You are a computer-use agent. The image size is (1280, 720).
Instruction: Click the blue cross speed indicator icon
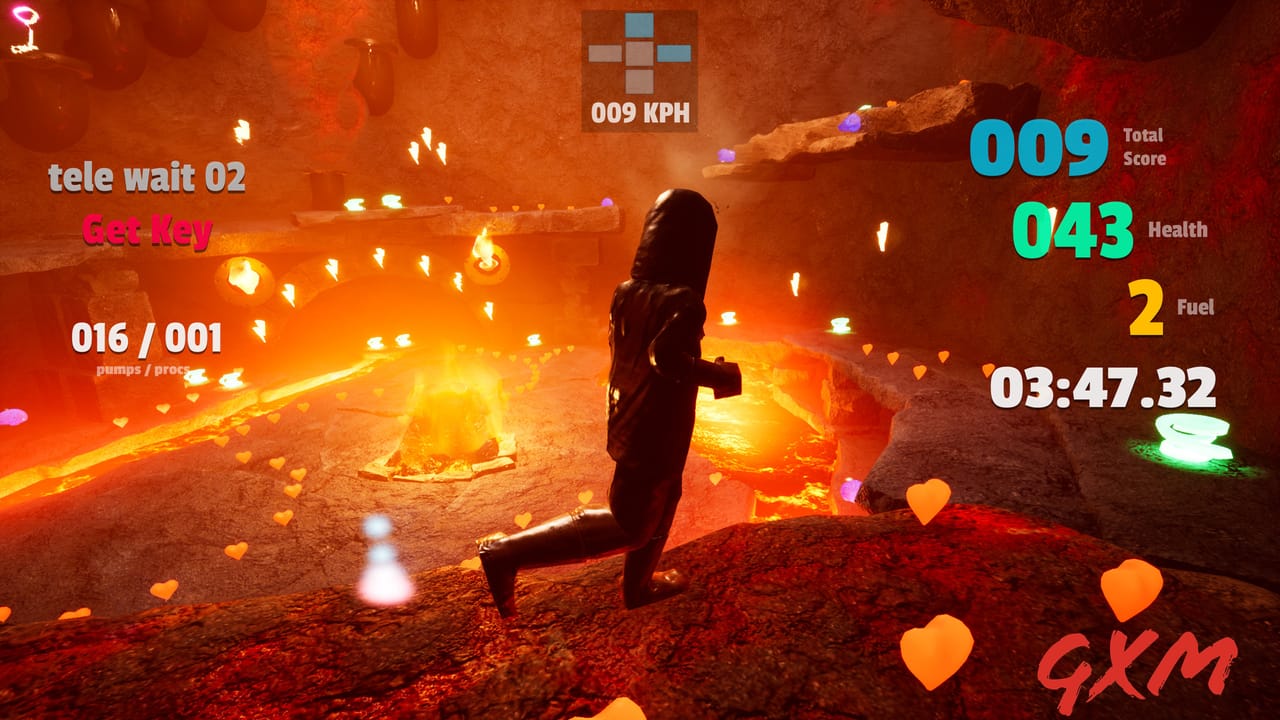click(x=637, y=52)
